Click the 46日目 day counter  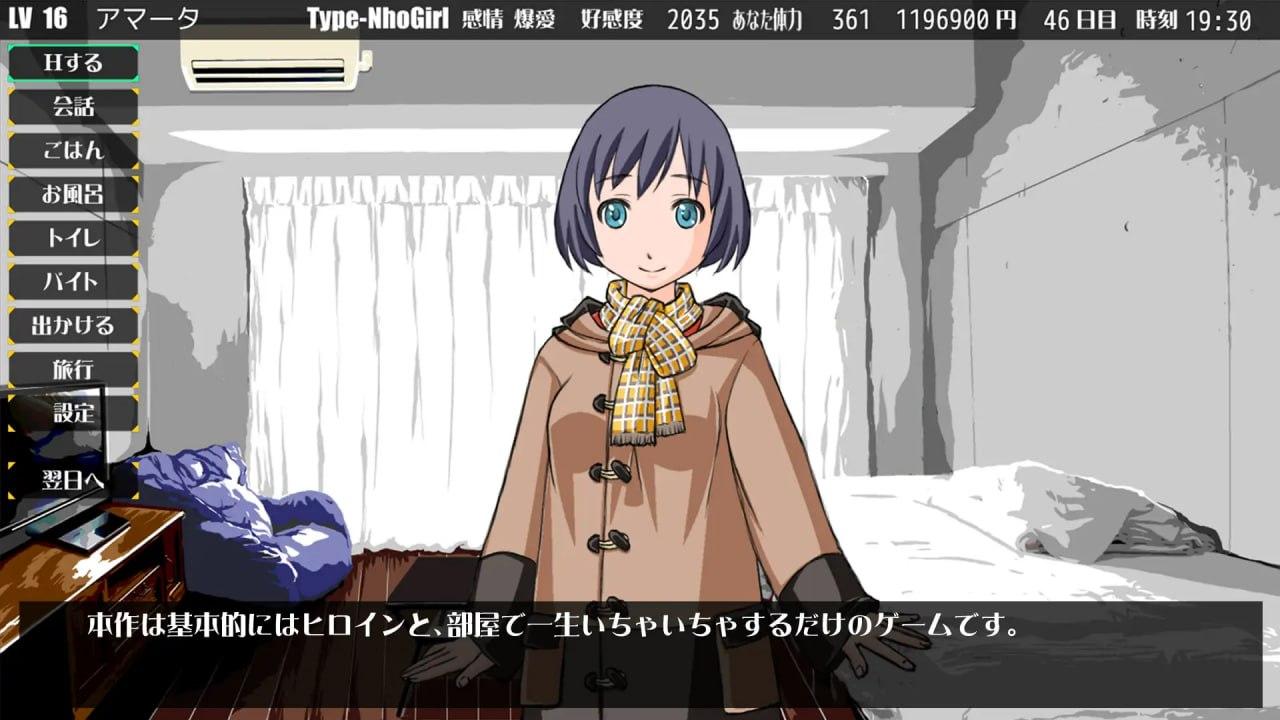1077,15
